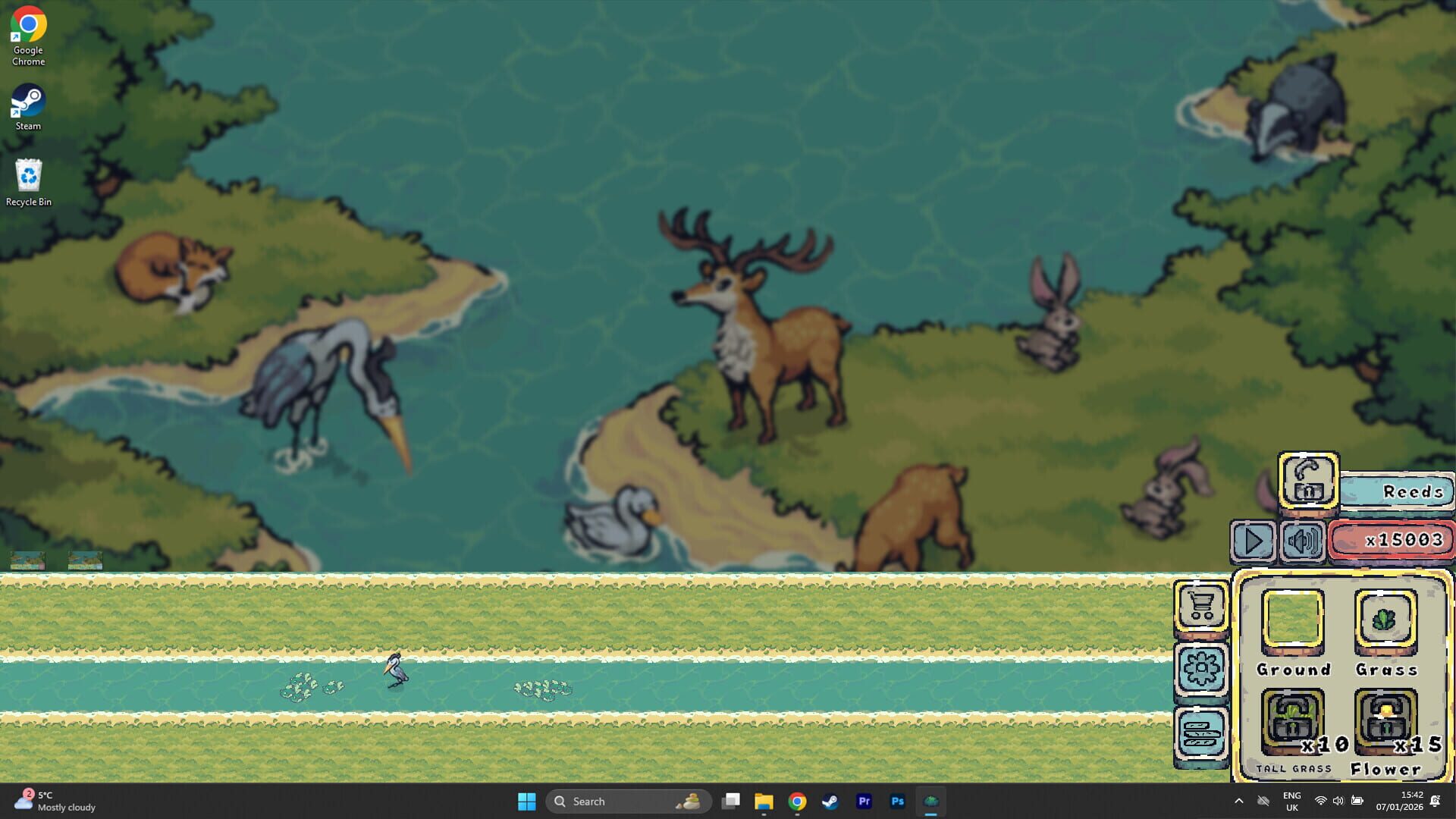
Task: Select the Ground terrain option
Action: 1294,618
